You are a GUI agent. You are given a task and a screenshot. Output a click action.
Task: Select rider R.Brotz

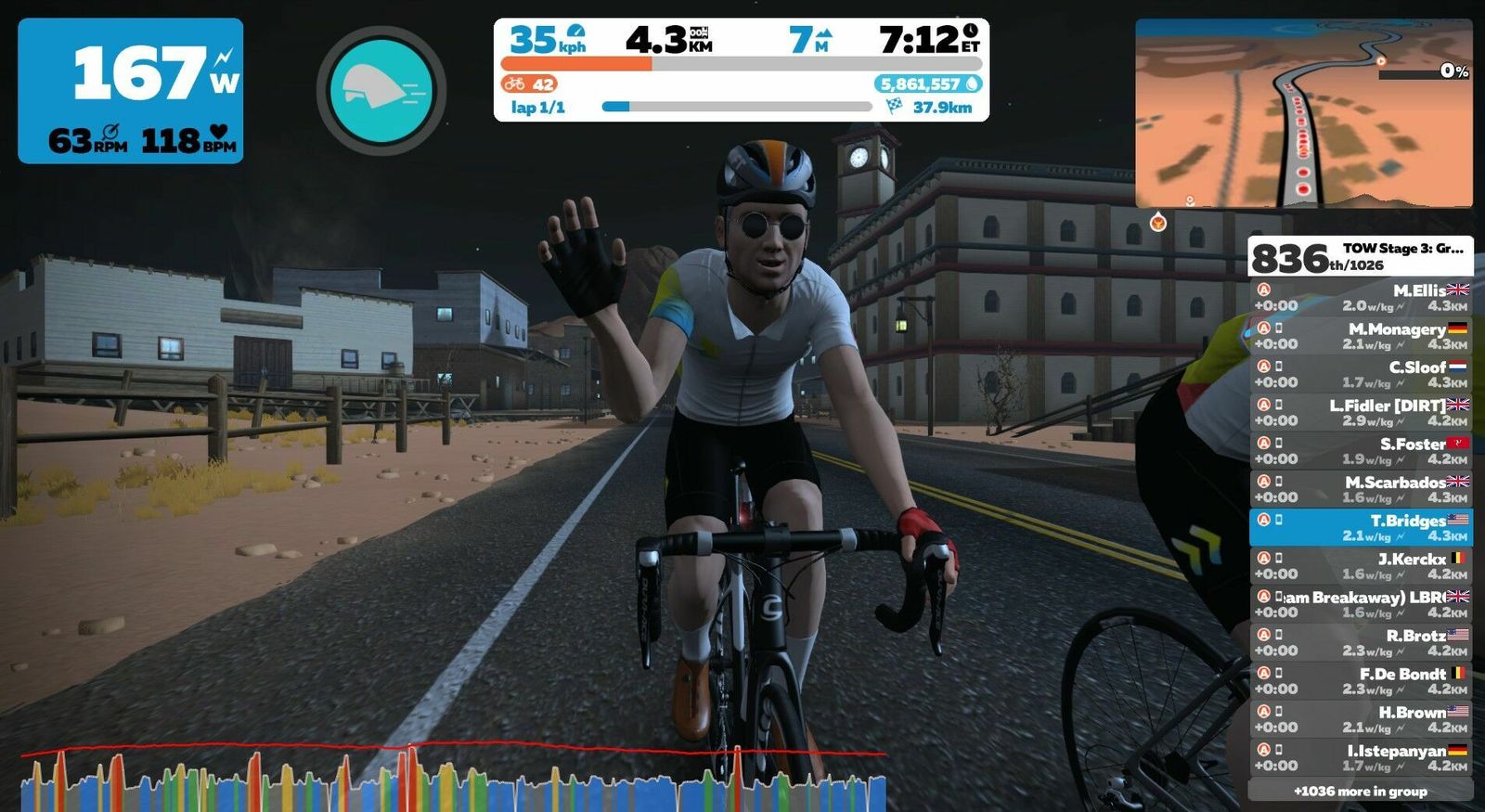tap(1361, 642)
